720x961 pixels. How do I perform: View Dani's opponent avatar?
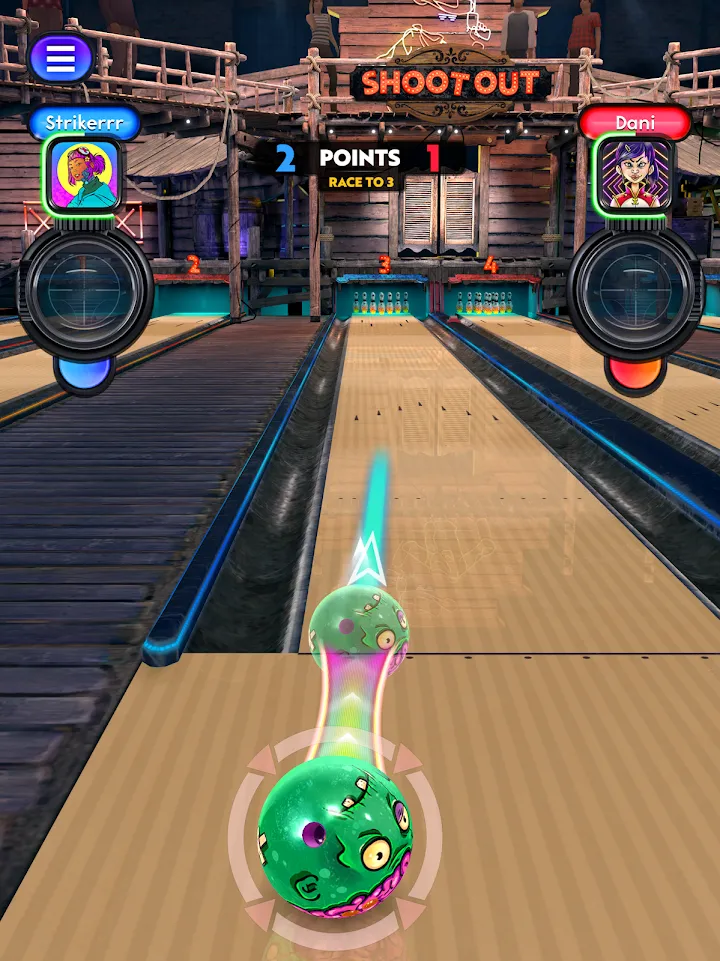tap(633, 174)
